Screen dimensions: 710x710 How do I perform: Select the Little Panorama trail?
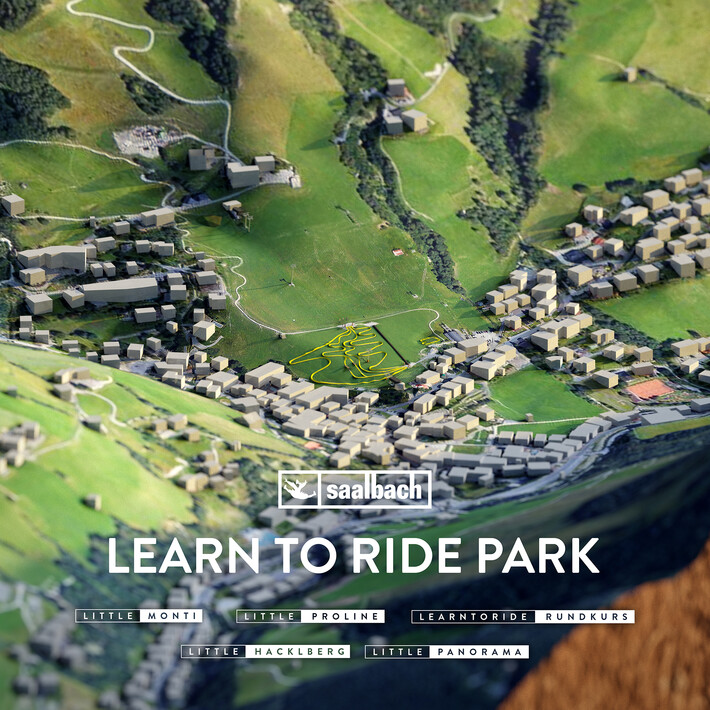(x=446, y=651)
